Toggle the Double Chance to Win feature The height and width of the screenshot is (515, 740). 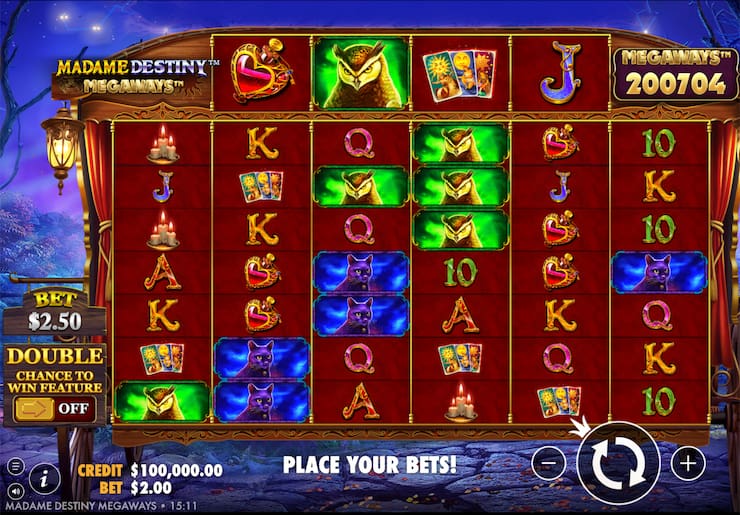pyautogui.click(x=55, y=408)
